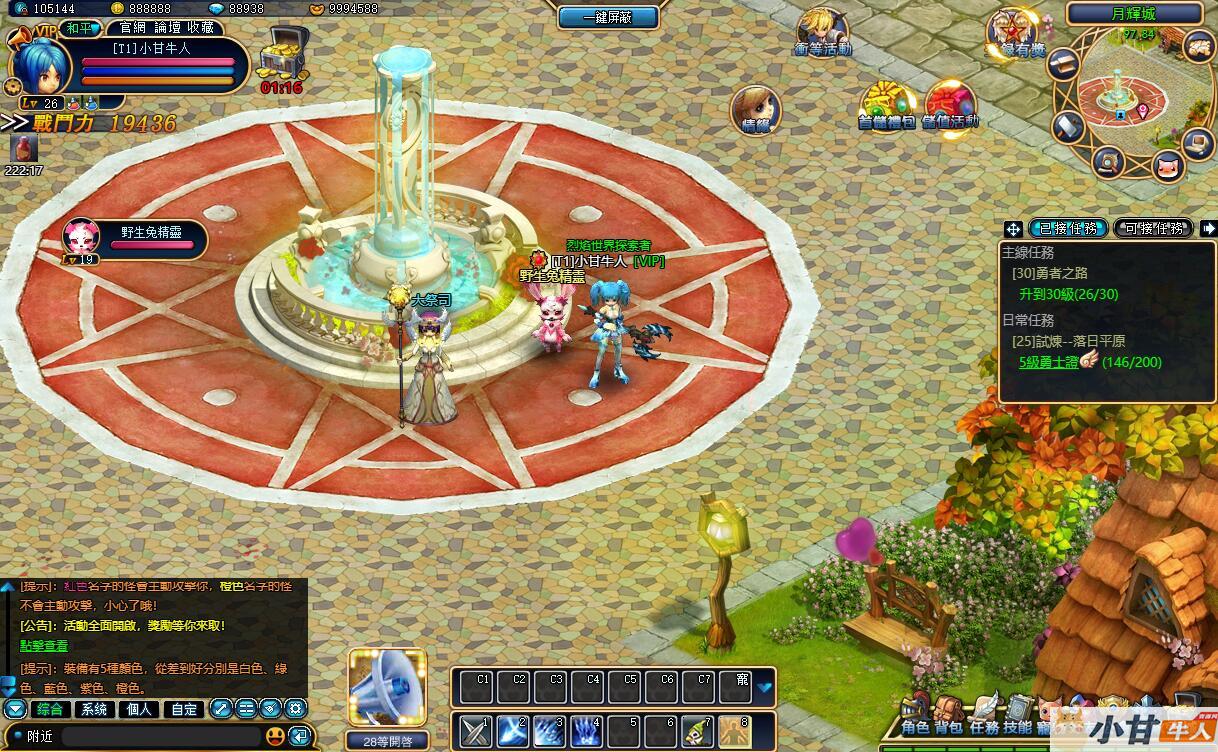Click the pink pet face minimap button
The width and height of the screenshot is (1218, 752).
click(x=1166, y=166)
